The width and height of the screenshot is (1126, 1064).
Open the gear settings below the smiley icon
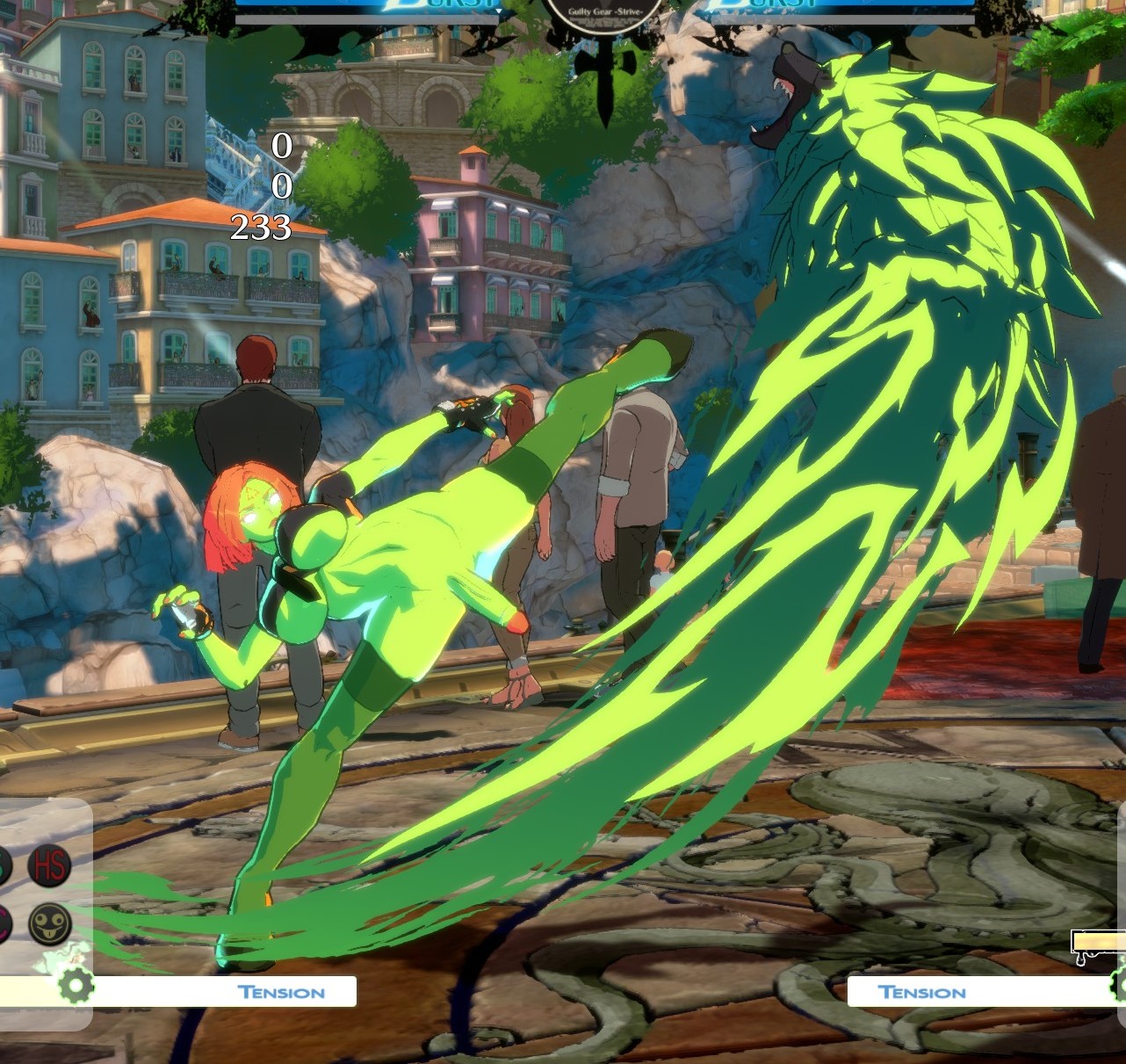pos(76,985)
